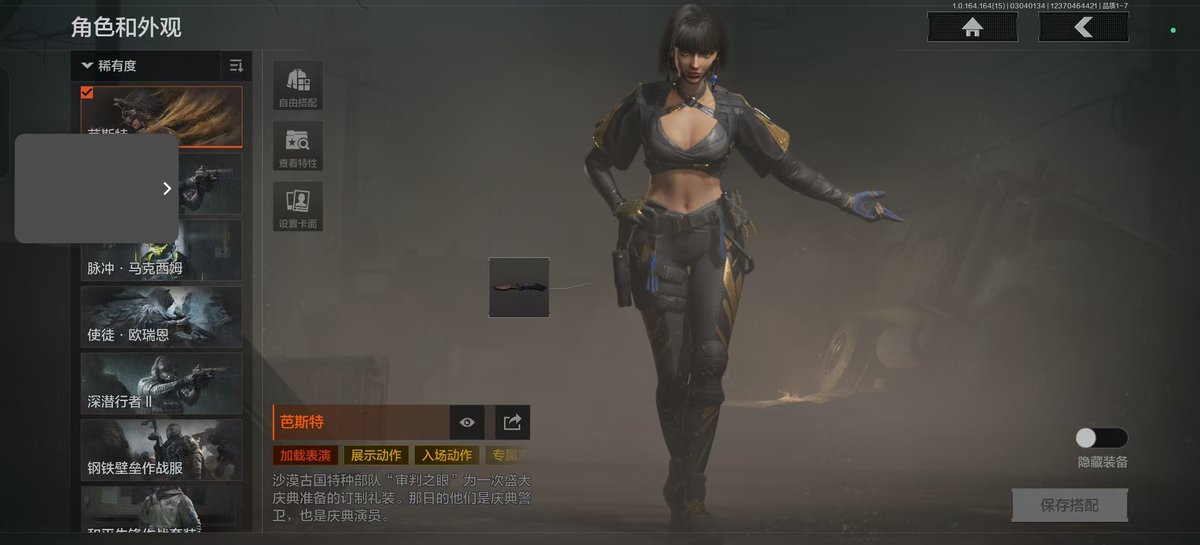Switch to the 展示动作 tab
The height and width of the screenshot is (545, 1200).
tap(374, 456)
